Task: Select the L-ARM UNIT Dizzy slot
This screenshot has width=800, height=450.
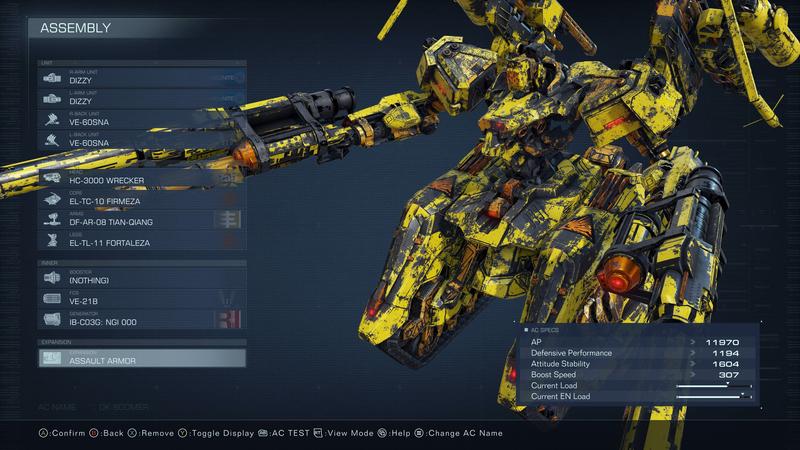Action: click(140, 98)
